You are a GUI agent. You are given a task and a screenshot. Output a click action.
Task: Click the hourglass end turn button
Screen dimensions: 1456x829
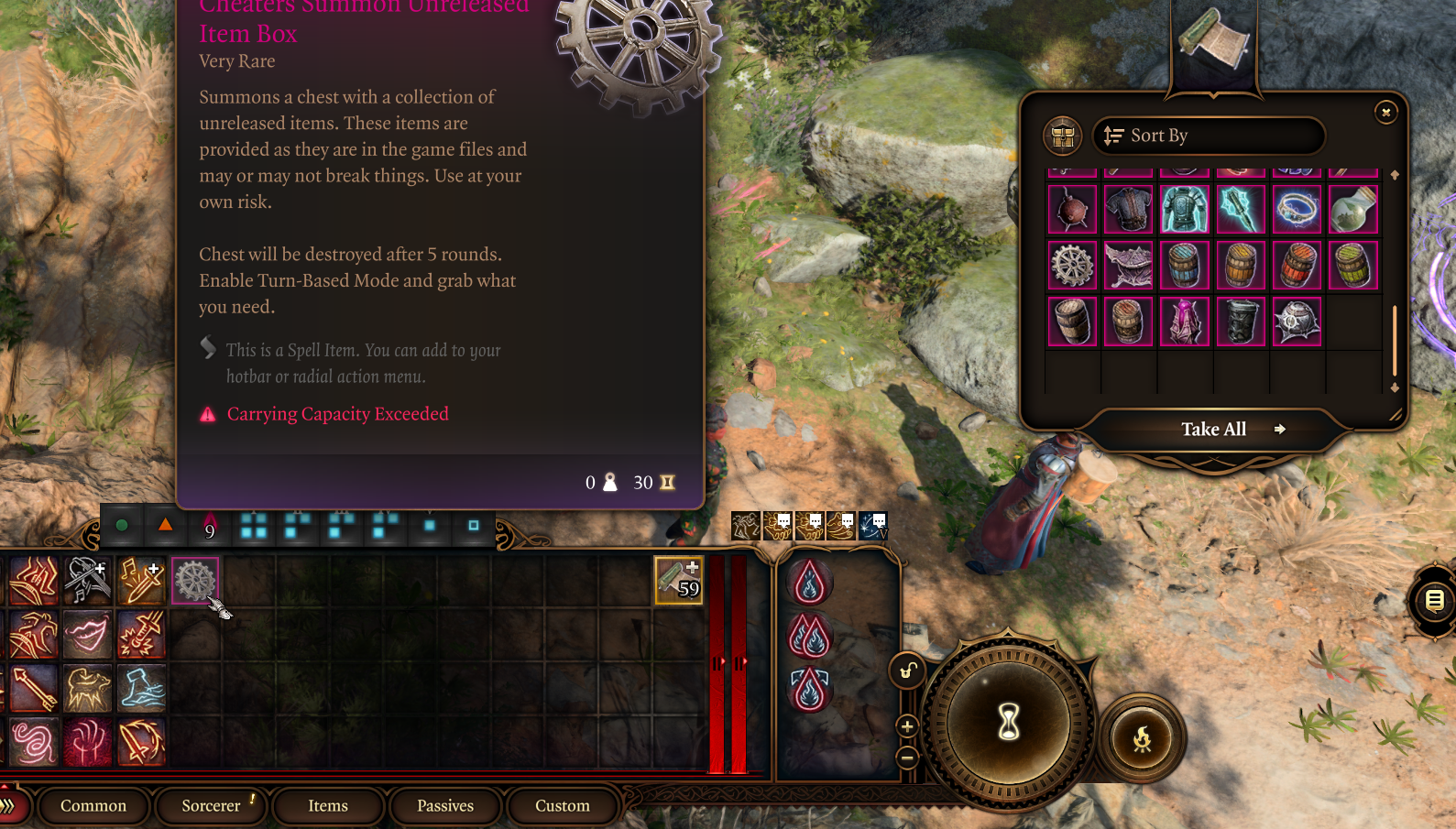(1008, 723)
